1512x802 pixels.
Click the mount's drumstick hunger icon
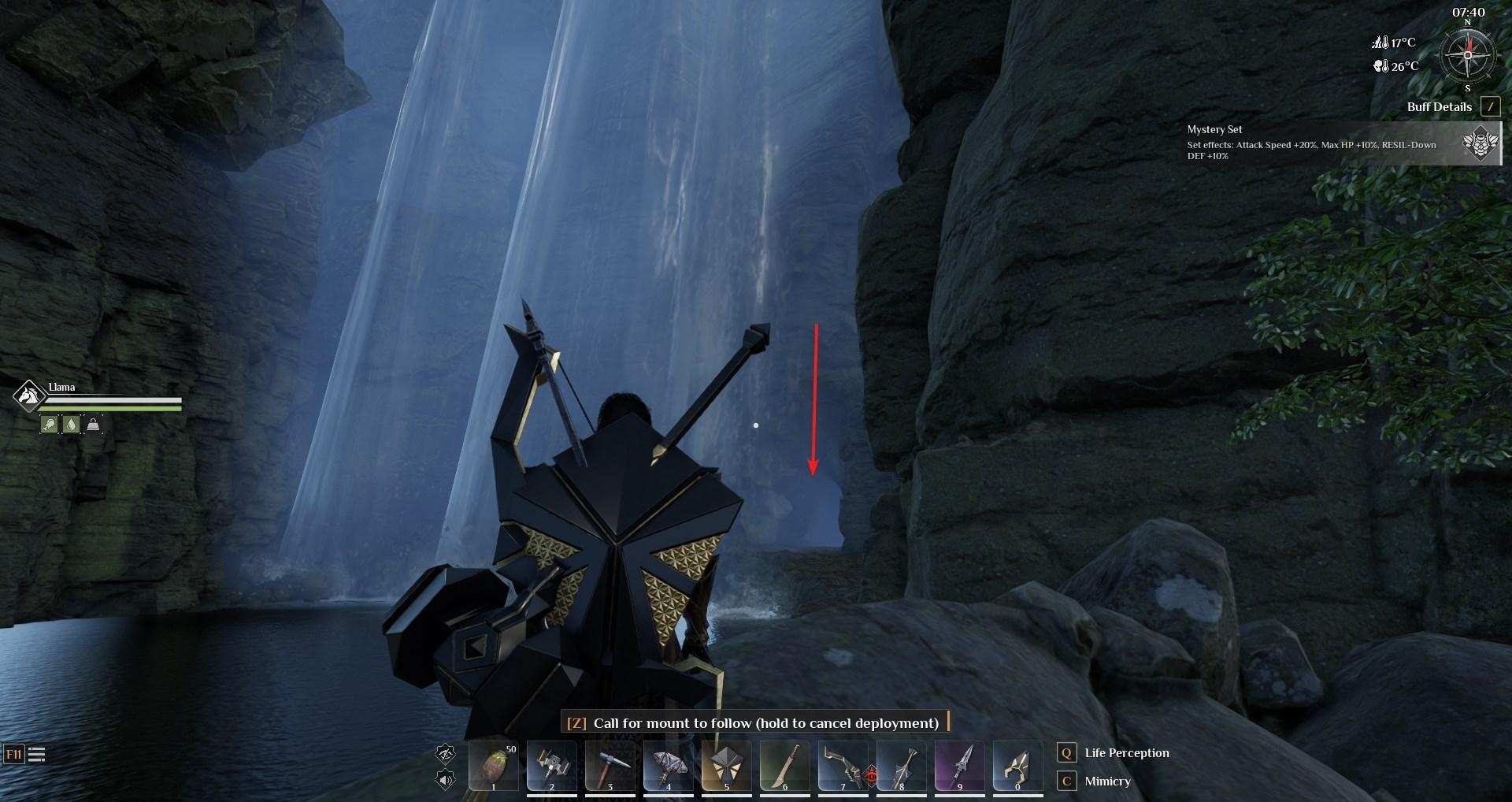[x=49, y=425]
